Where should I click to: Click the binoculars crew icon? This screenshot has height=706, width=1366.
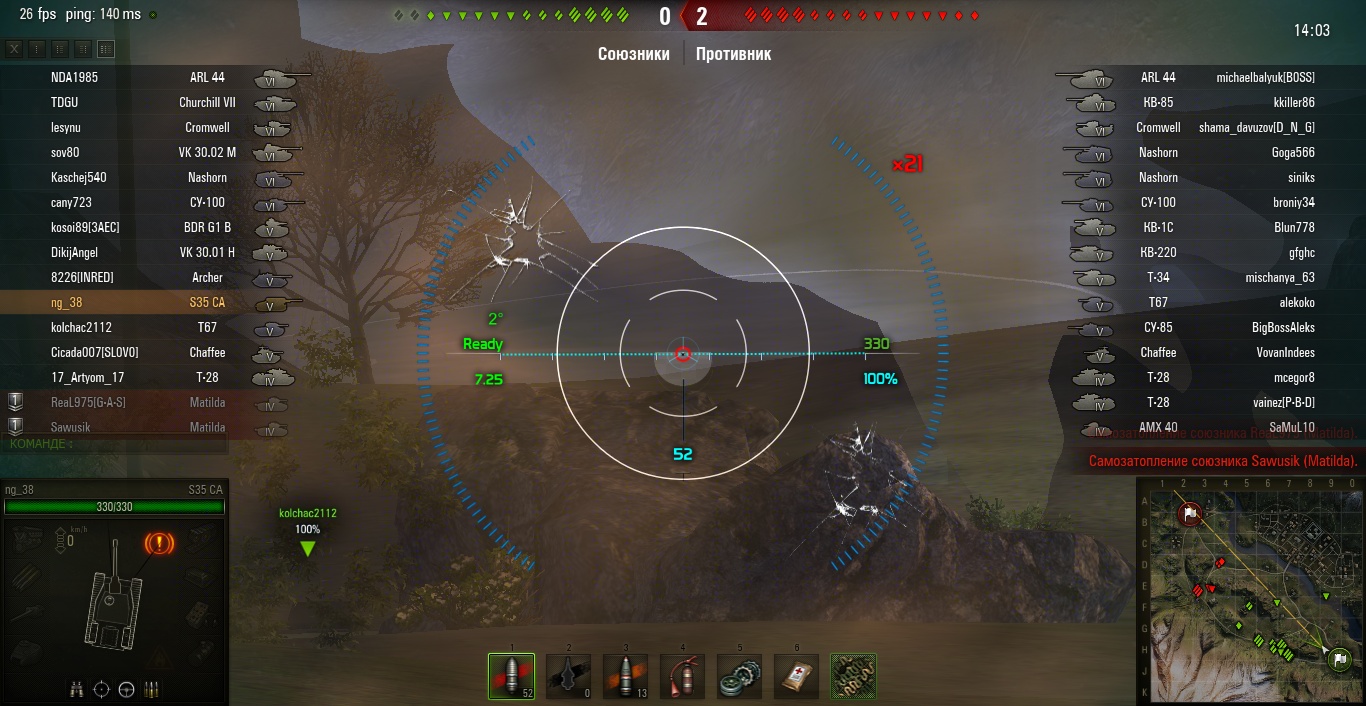pos(77,689)
